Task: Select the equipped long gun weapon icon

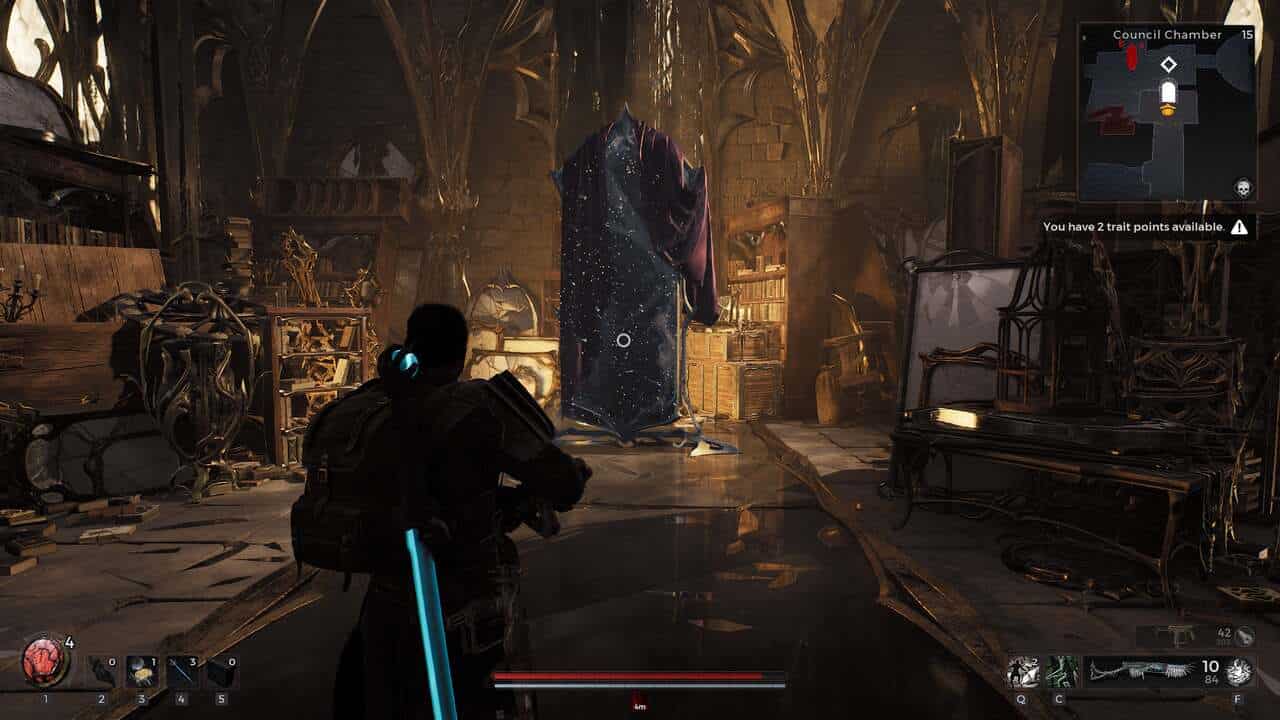Action: click(x=1139, y=671)
